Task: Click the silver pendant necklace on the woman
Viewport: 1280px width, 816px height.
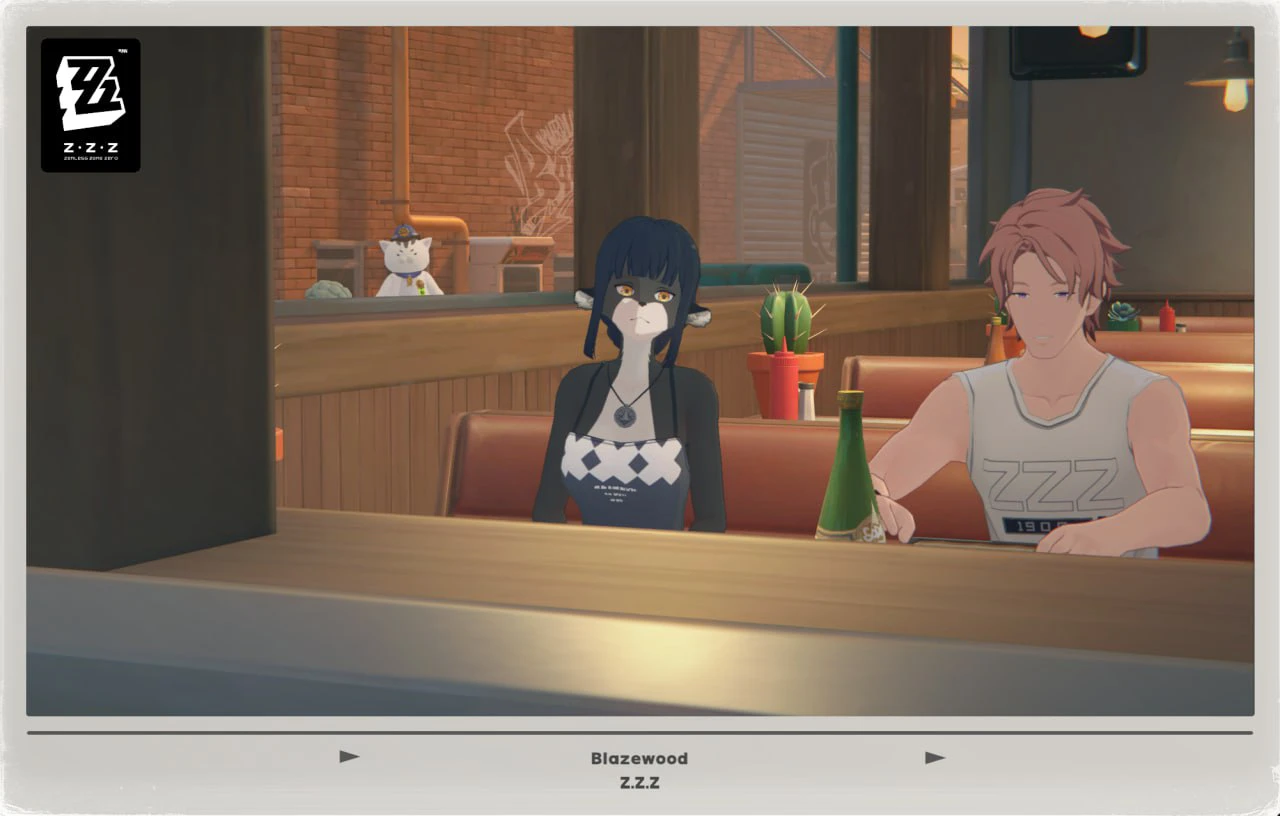Action: point(625,415)
